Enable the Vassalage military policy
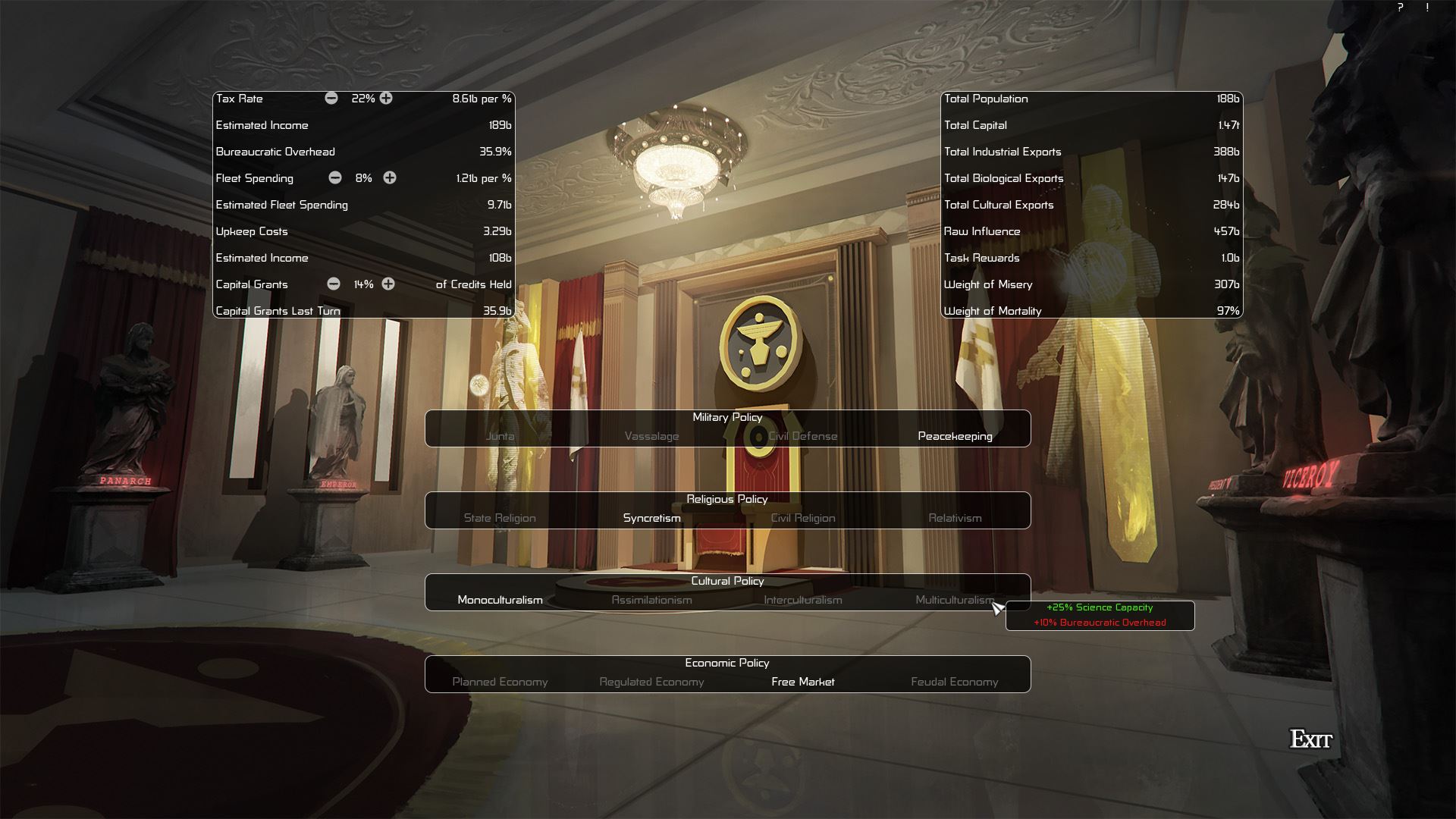Viewport: 1456px width, 819px height. (x=651, y=436)
